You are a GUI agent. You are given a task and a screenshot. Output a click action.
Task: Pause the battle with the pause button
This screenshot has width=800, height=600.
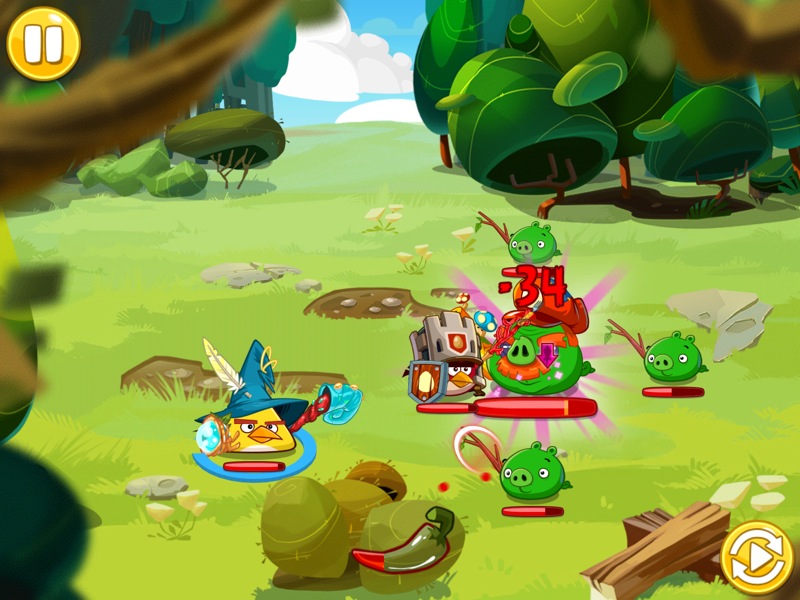[x=43, y=43]
